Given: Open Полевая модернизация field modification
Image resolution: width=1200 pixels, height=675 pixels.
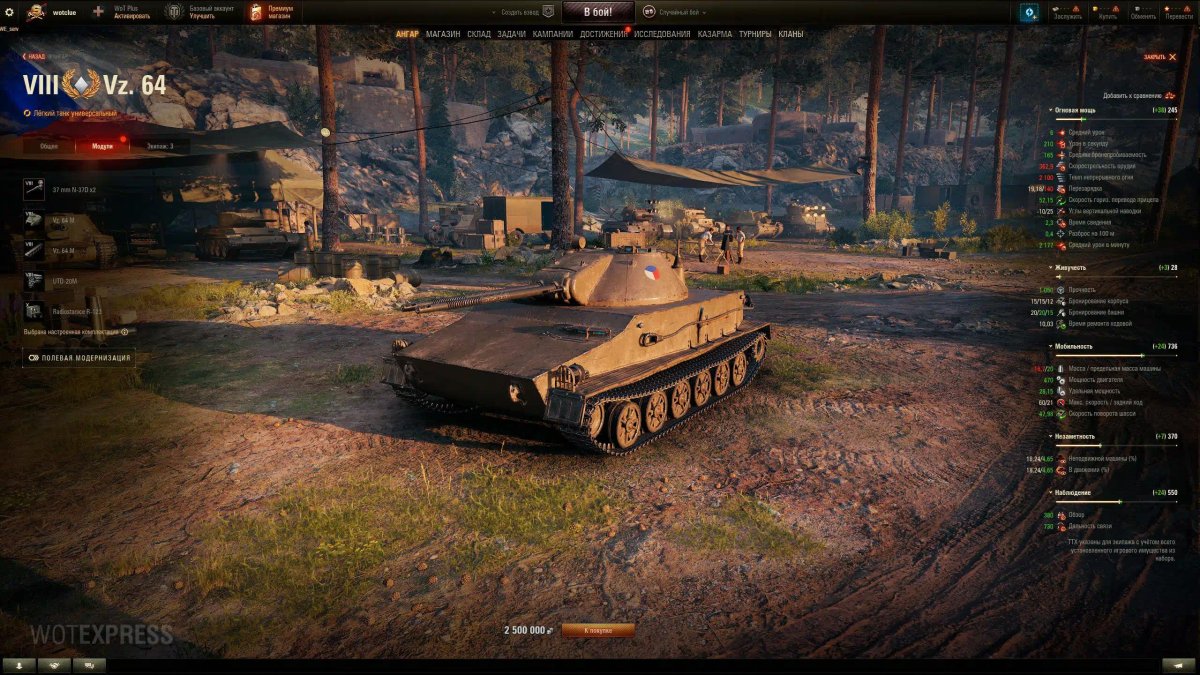Looking at the screenshot, I should point(78,357).
